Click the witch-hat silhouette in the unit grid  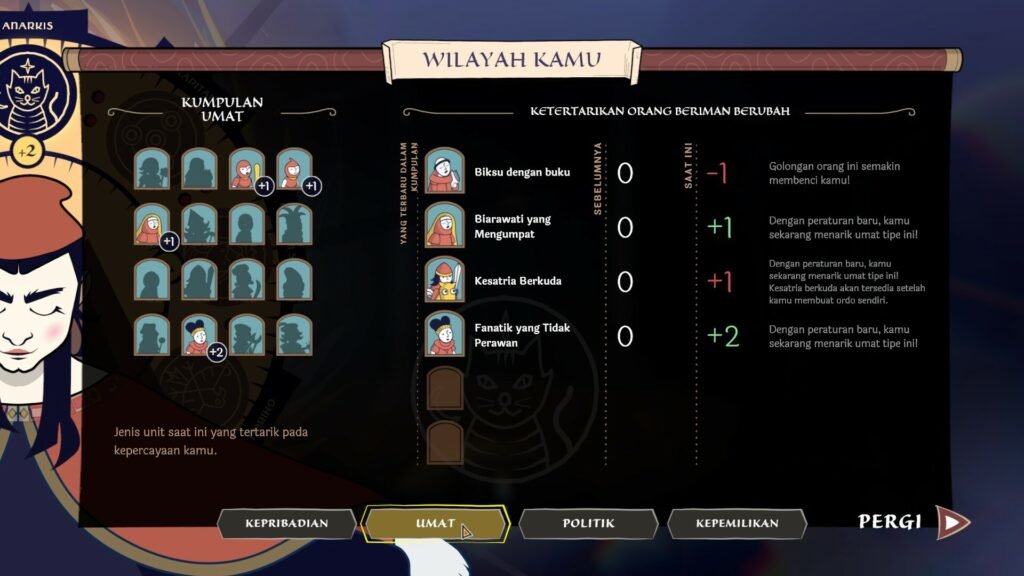(198, 225)
